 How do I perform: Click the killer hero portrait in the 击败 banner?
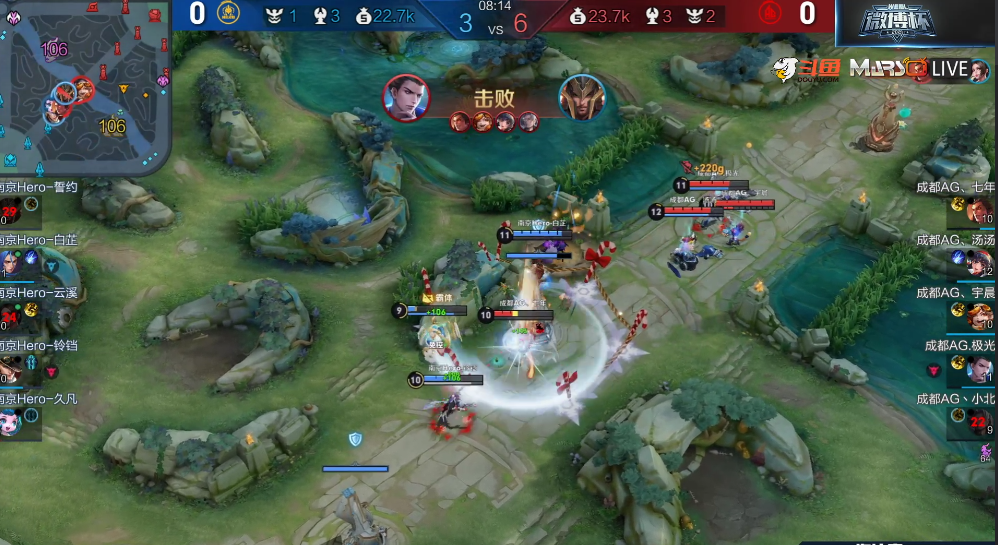406,98
